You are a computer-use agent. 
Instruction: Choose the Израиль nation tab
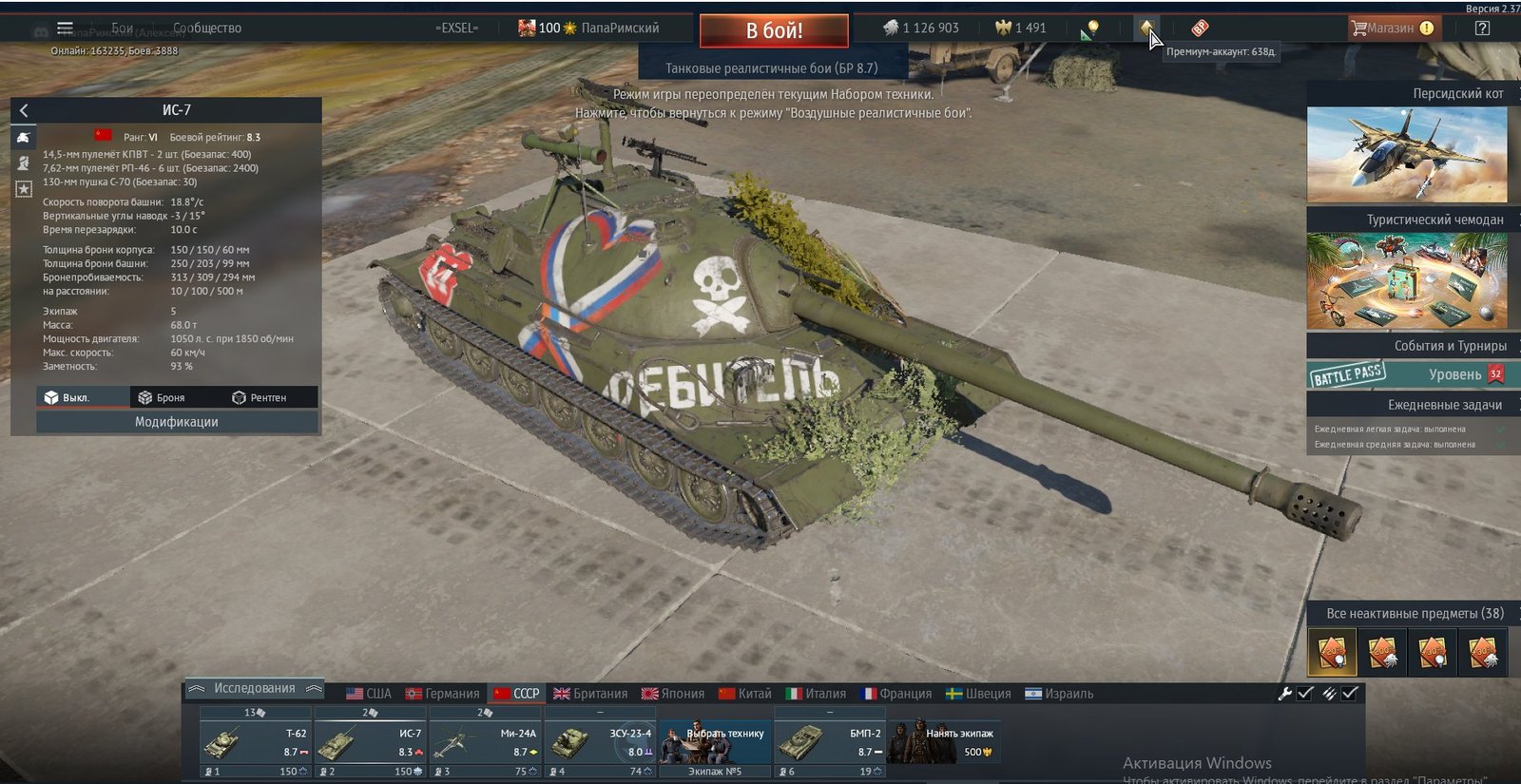coord(1059,694)
